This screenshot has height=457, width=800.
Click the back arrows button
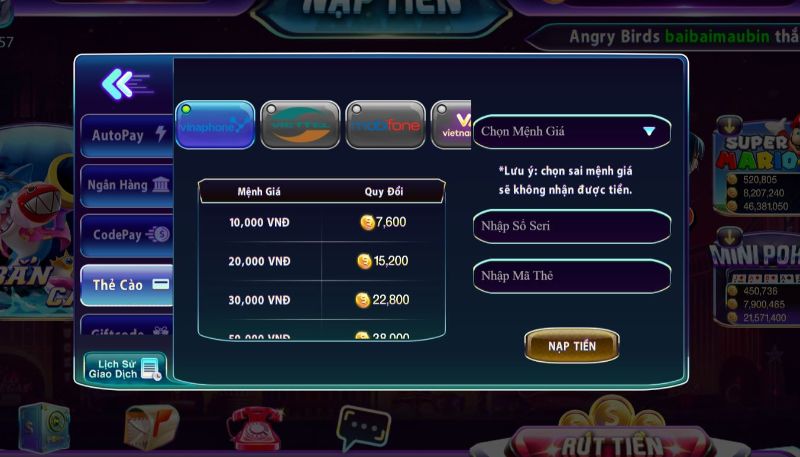[x=124, y=85]
